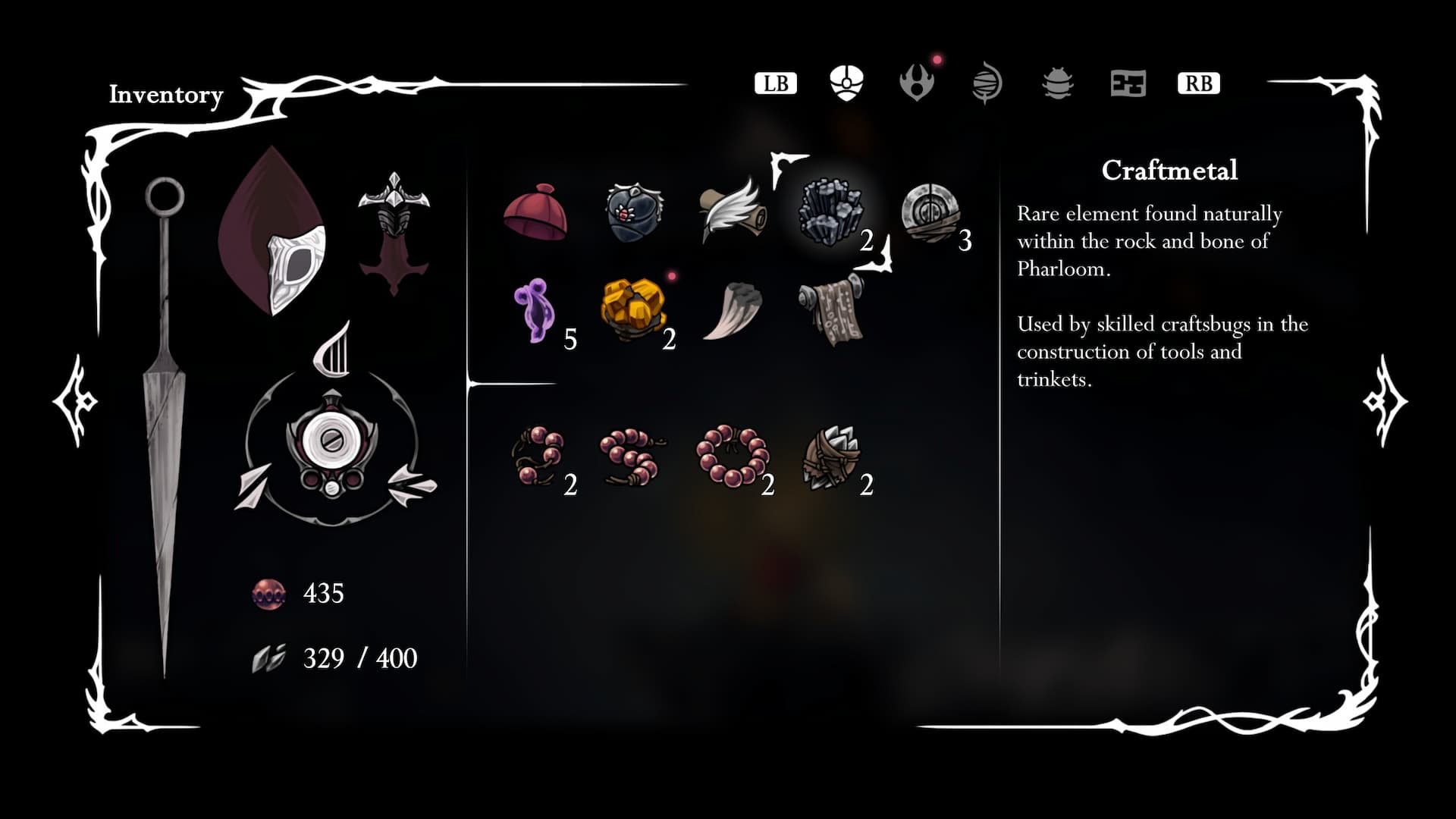1456x819 pixels.
Task: Pick the curved fang item
Action: (x=731, y=310)
